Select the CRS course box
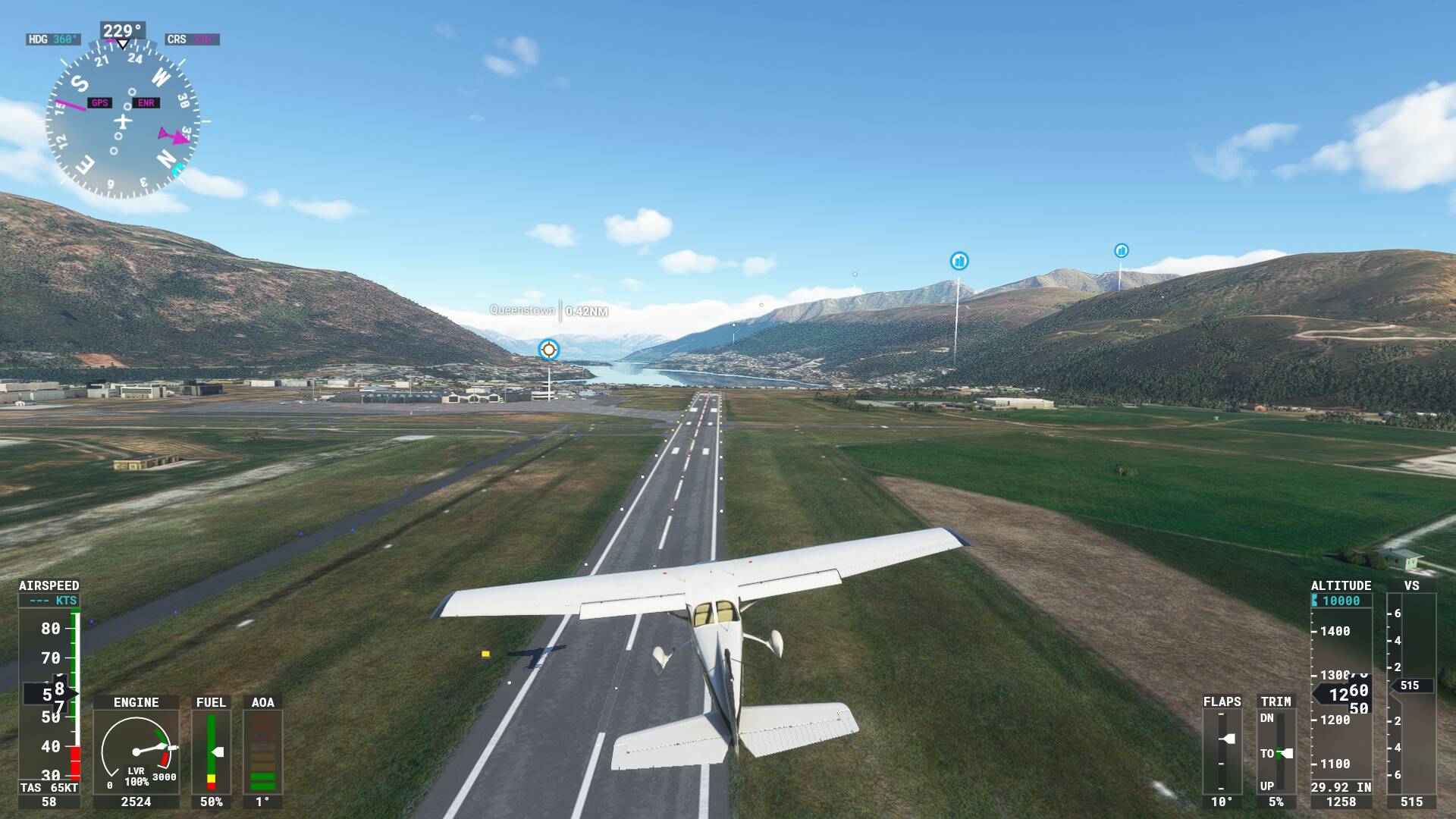 coord(192,39)
